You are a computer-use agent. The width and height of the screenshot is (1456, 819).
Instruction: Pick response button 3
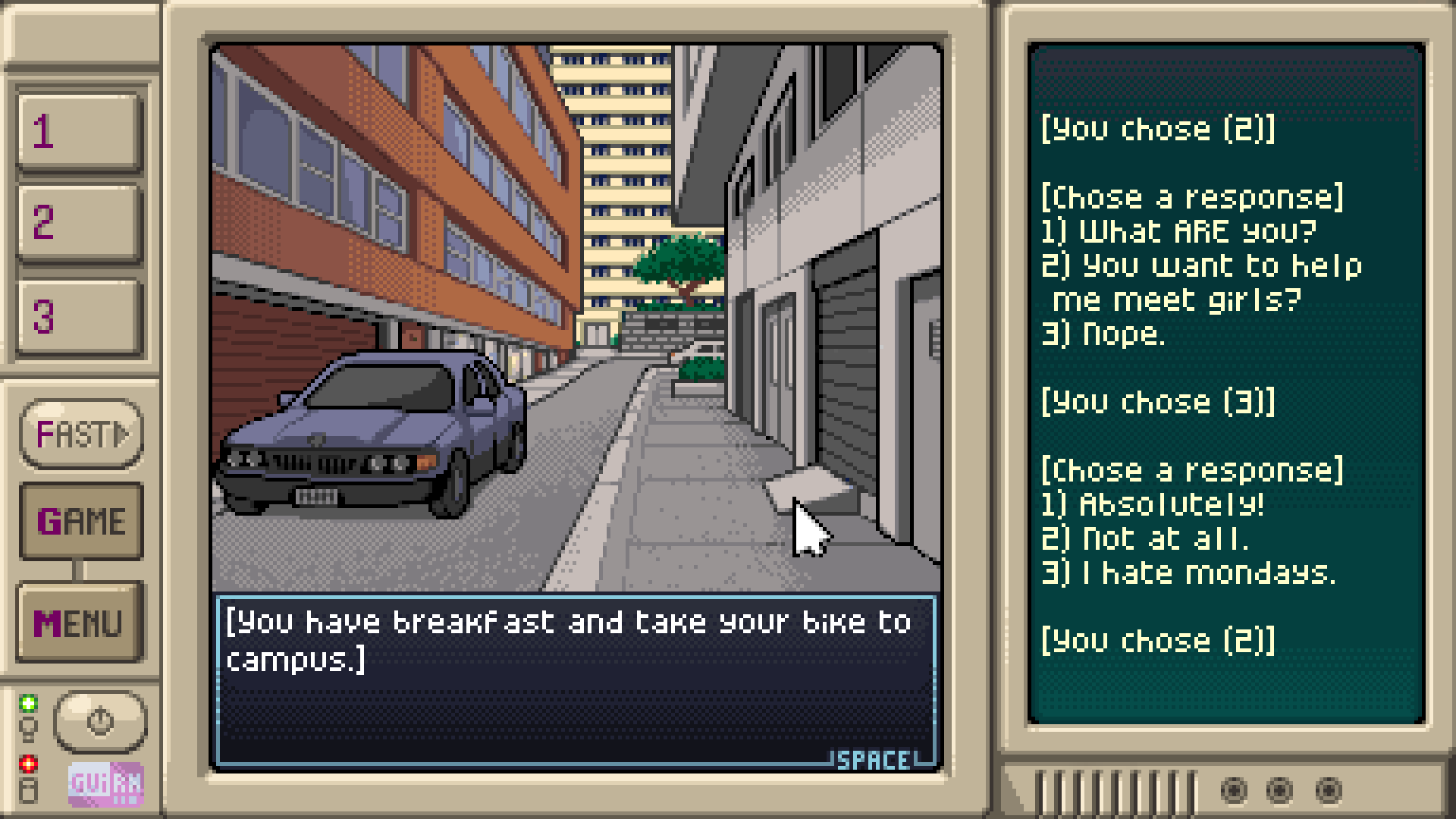80,317
